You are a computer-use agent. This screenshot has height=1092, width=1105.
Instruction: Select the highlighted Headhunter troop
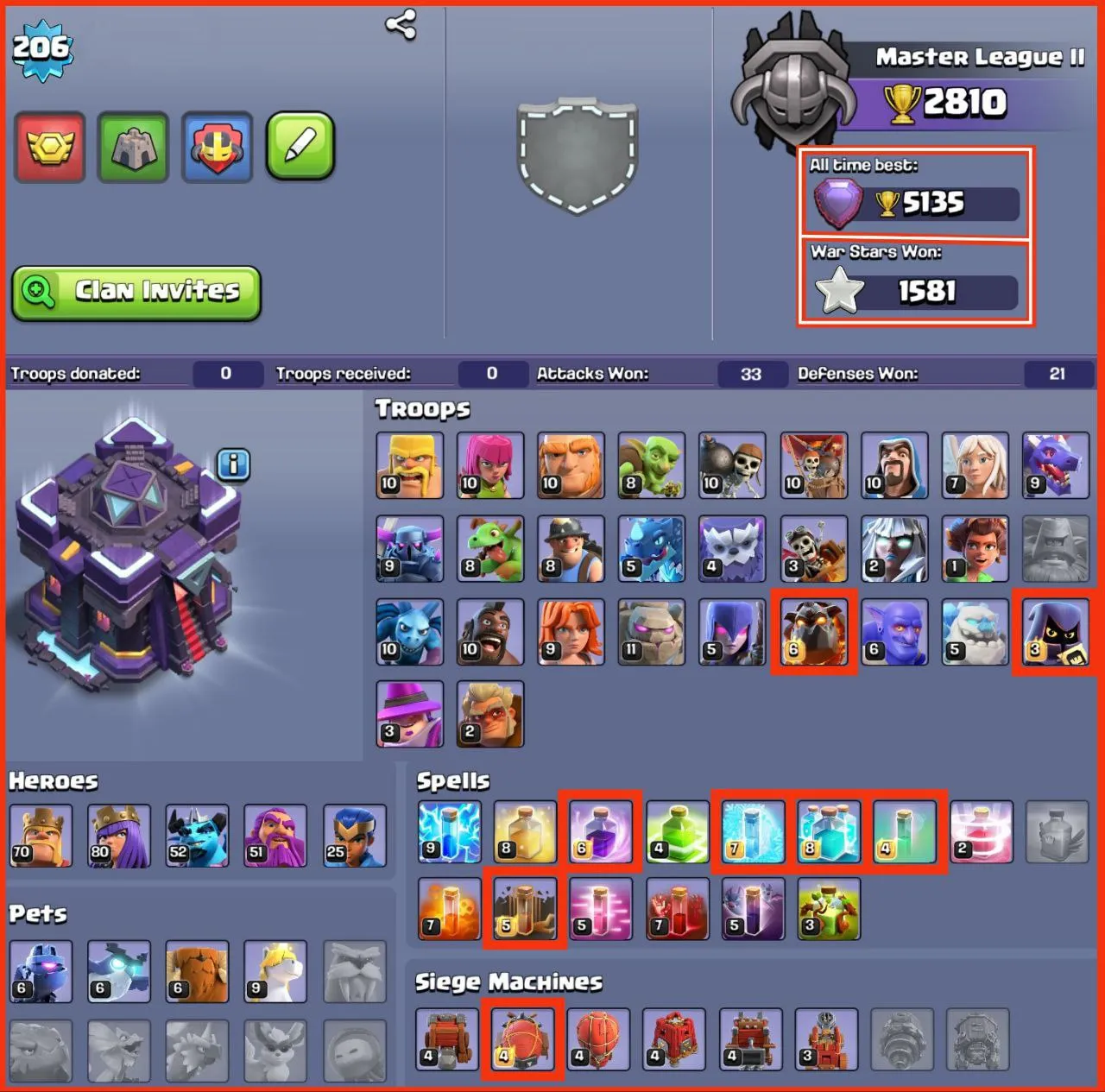pos(1057,630)
